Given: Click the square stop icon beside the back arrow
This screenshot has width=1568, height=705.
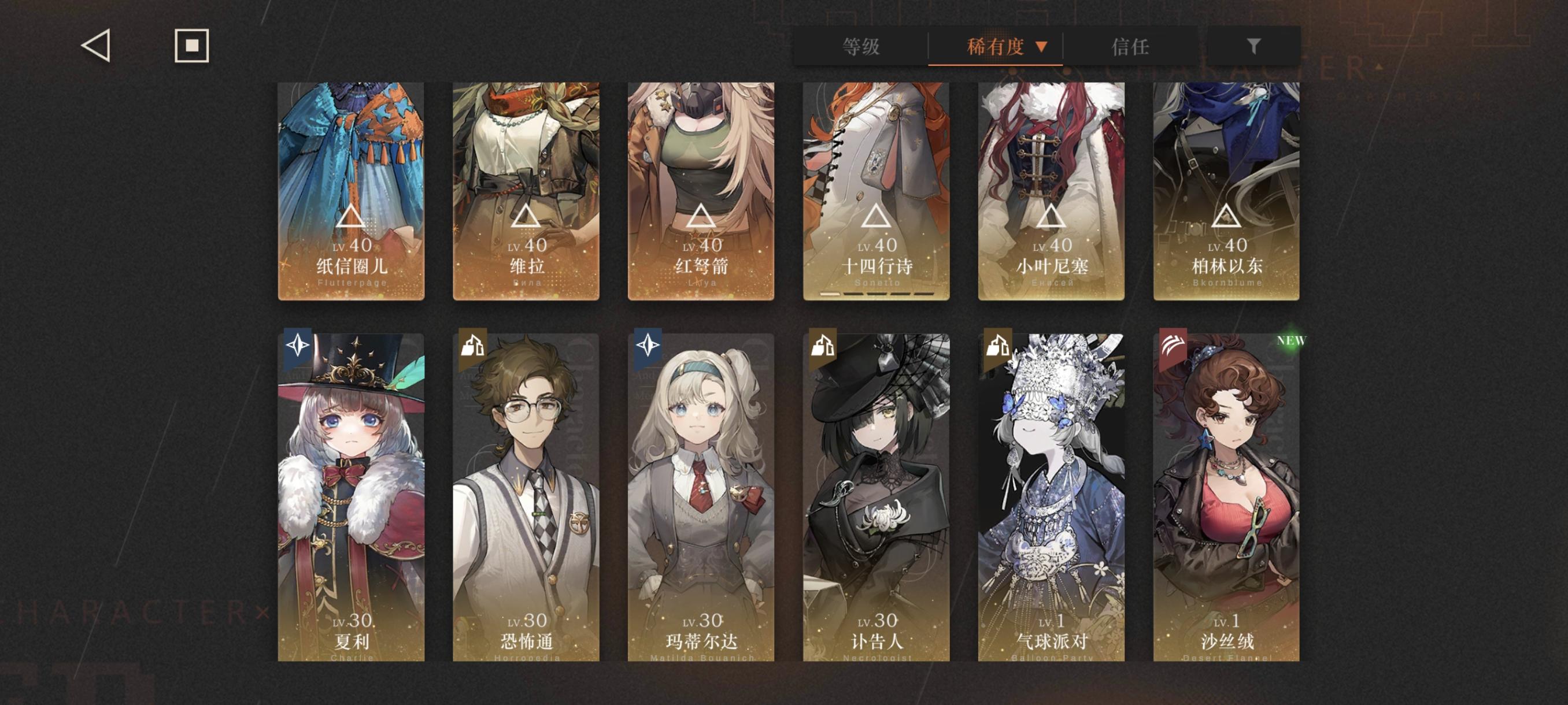Looking at the screenshot, I should pos(192,46).
